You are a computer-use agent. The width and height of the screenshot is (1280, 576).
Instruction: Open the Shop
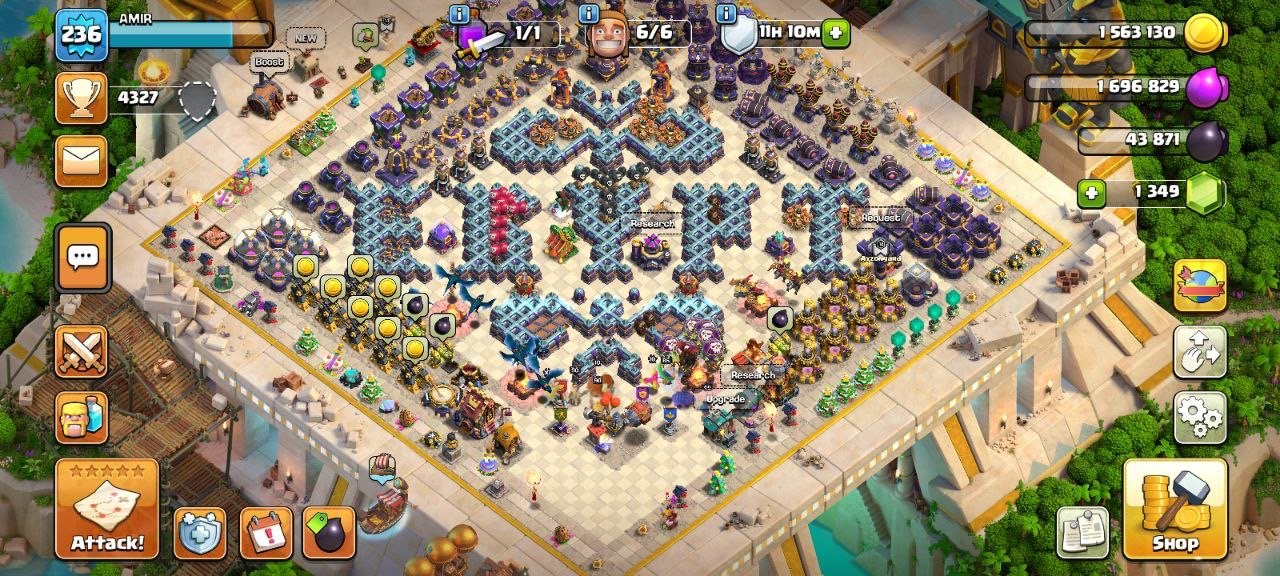coord(1175,509)
